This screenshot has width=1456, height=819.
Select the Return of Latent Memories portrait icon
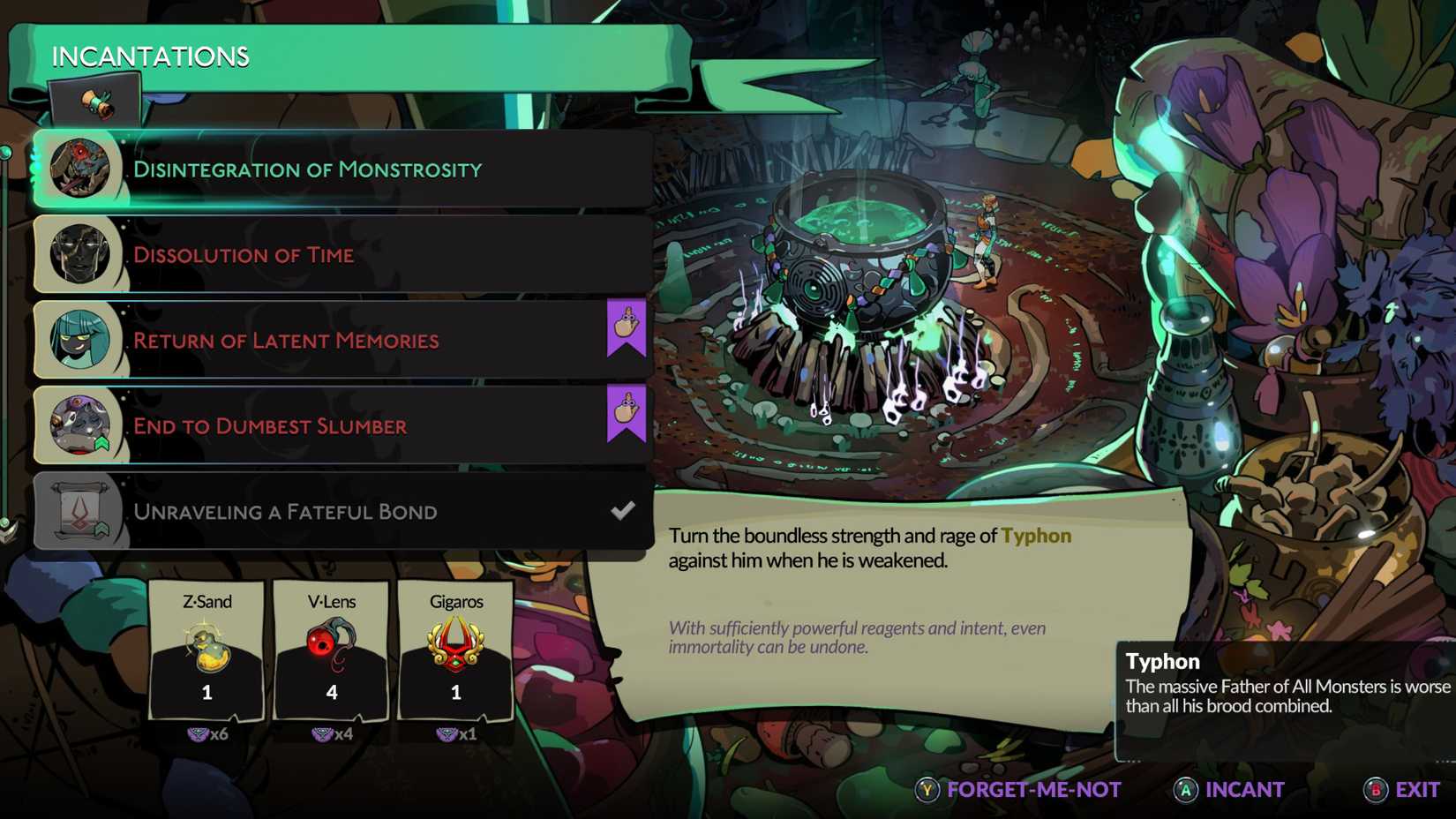(79, 339)
